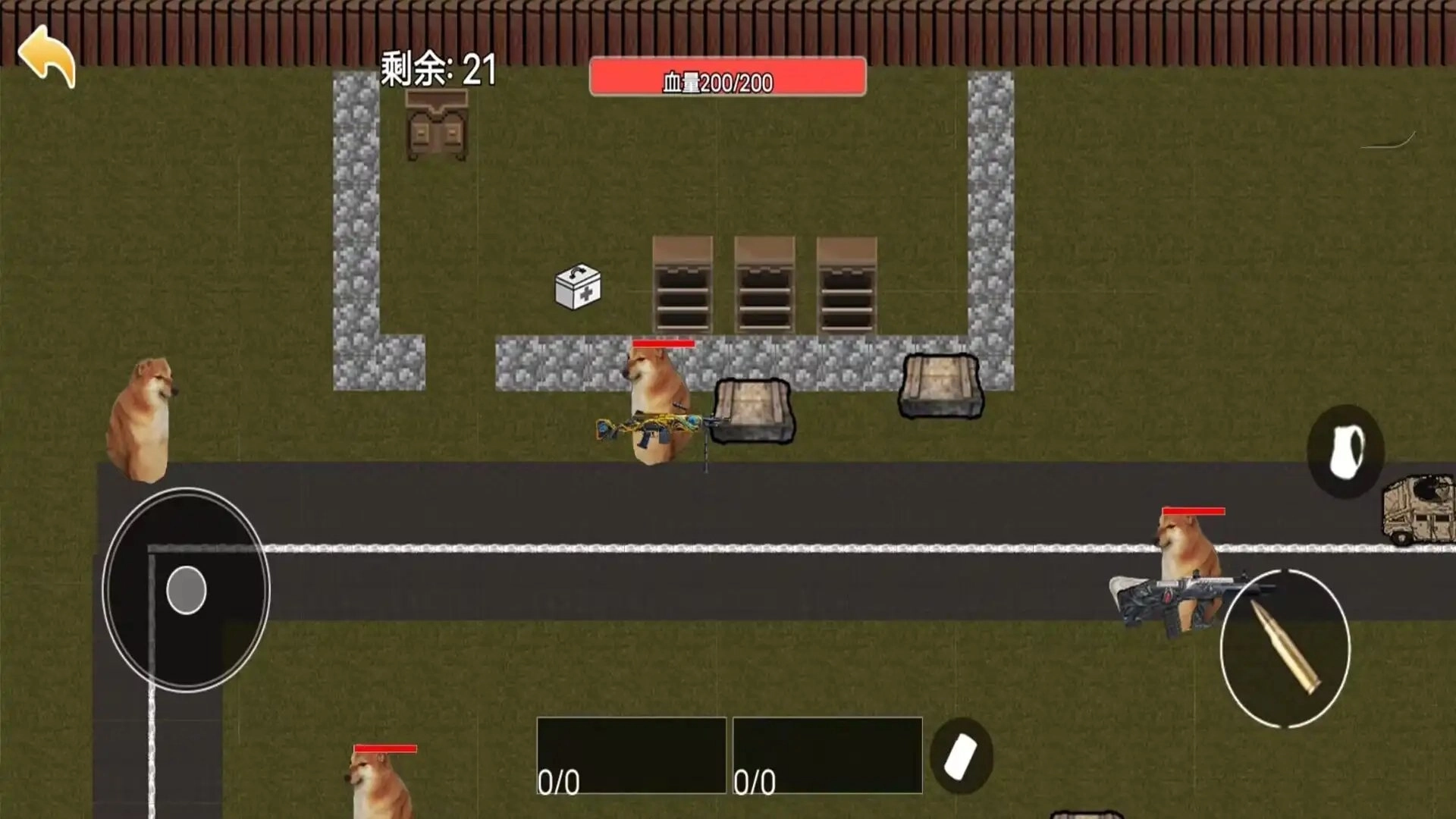Open the first shelf cabinet

[x=681, y=284]
